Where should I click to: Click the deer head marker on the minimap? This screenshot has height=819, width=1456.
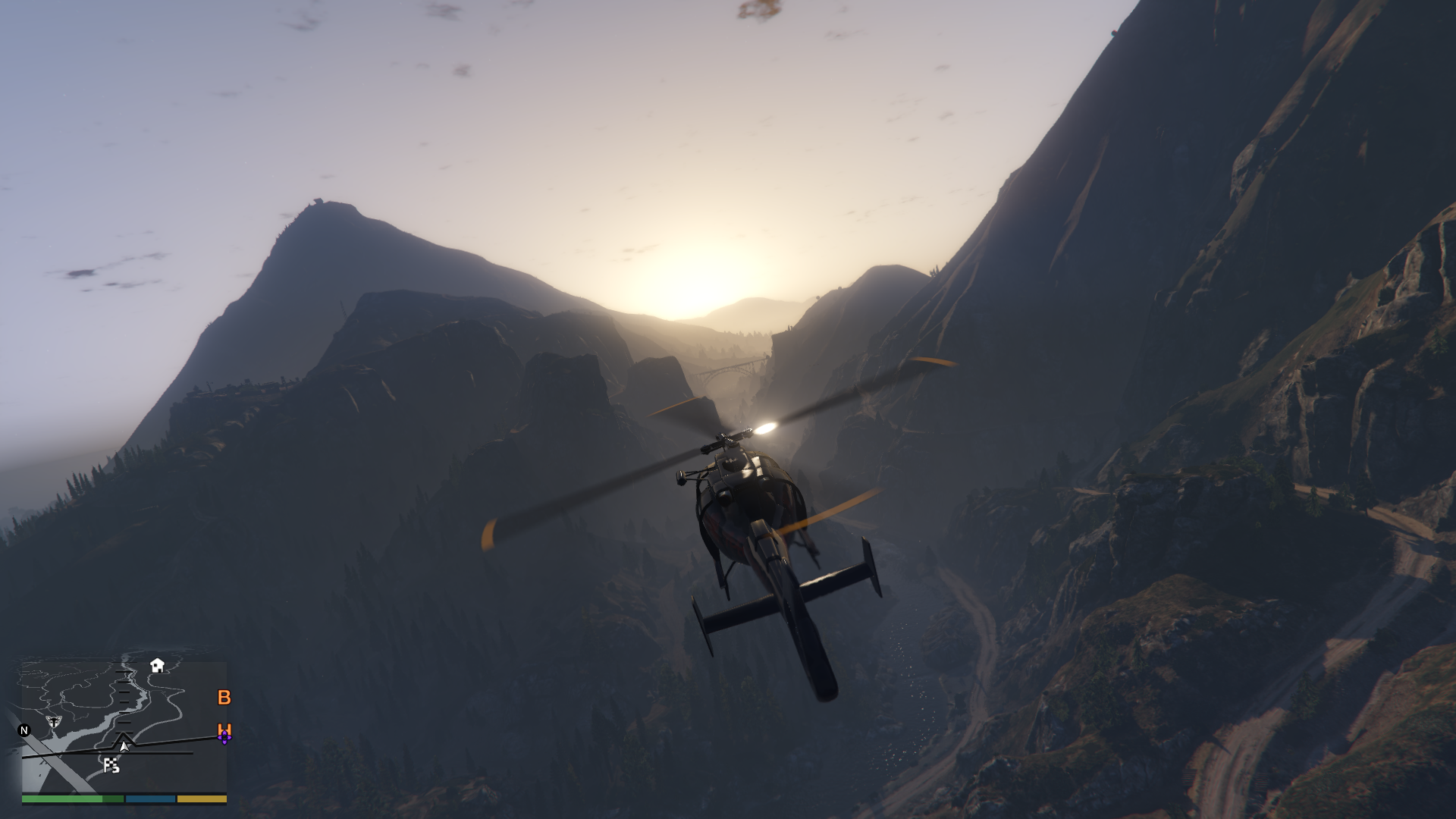pos(54,721)
